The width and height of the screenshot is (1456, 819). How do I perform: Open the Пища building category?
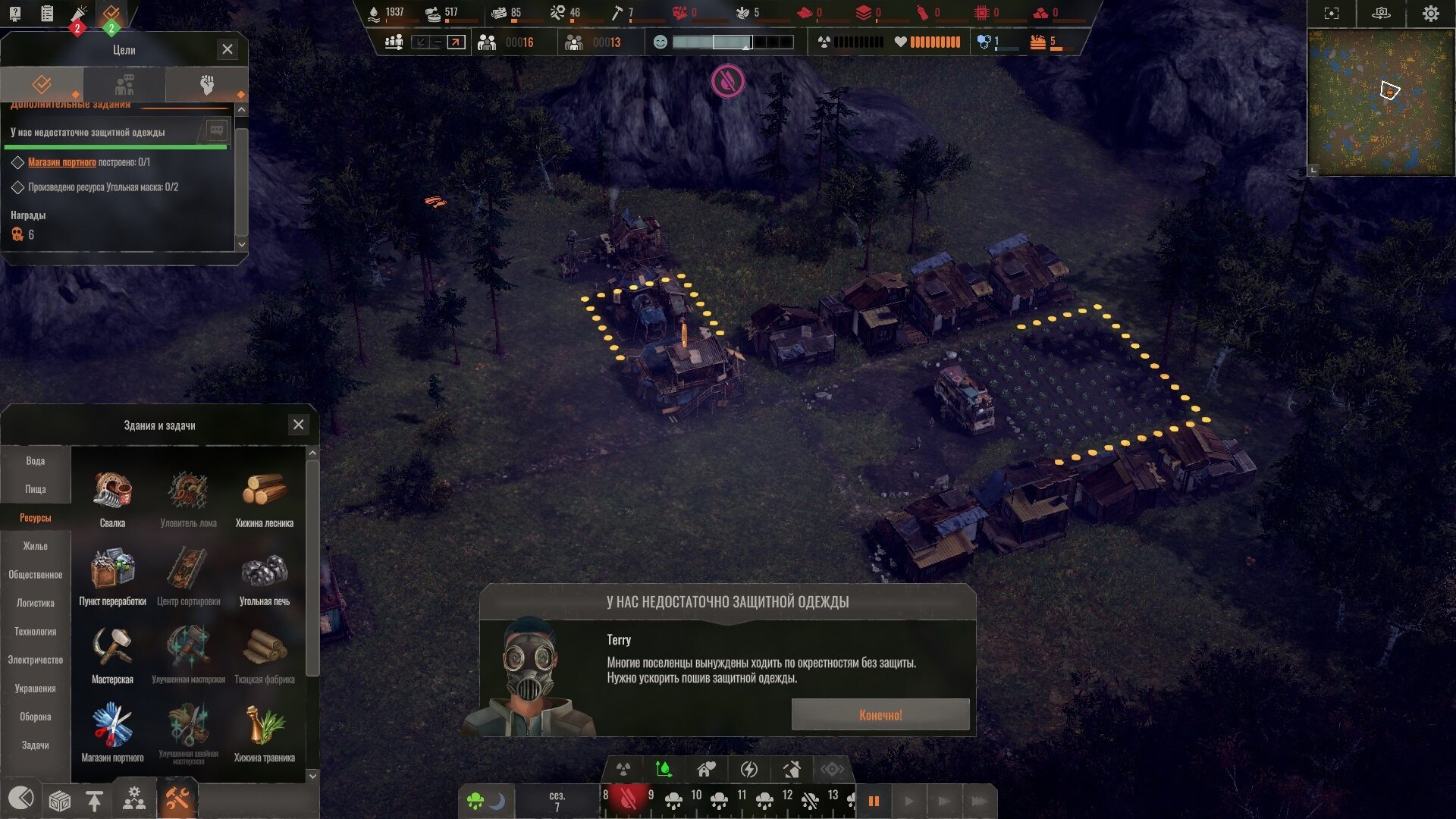point(36,489)
